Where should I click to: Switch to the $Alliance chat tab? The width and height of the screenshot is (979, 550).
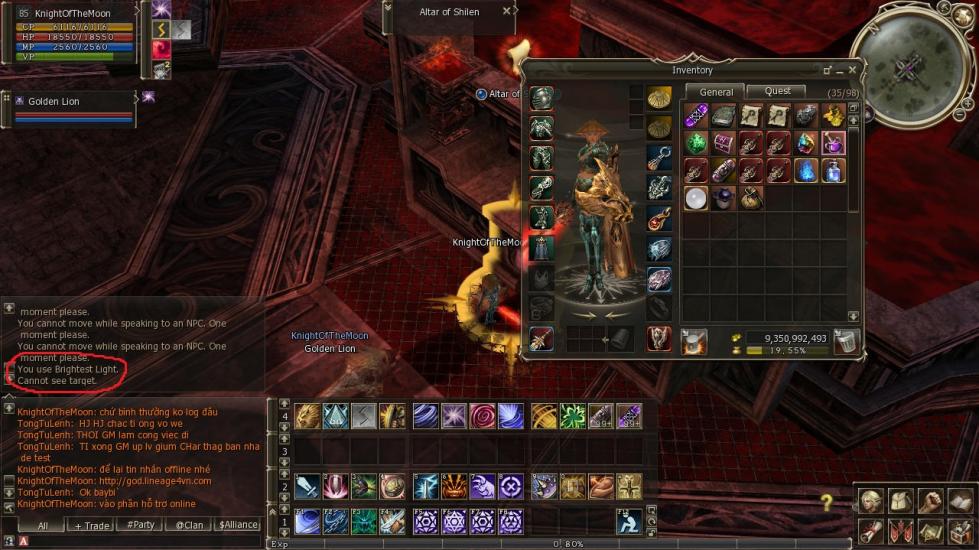(x=238, y=525)
